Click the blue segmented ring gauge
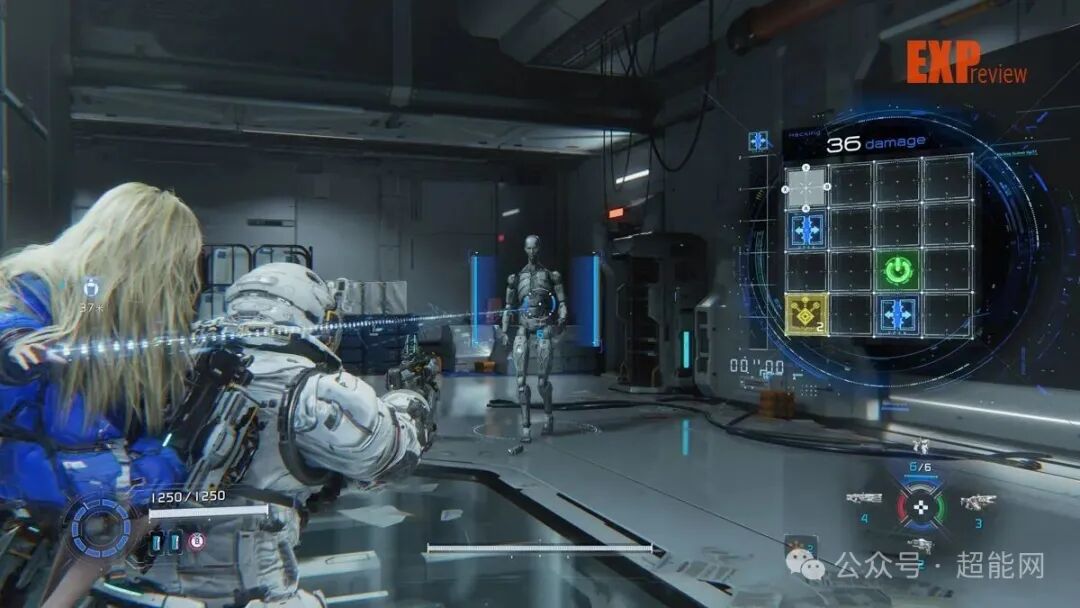Image resolution: width=1080 pixels, height=608 pixels. coord(100,527)
